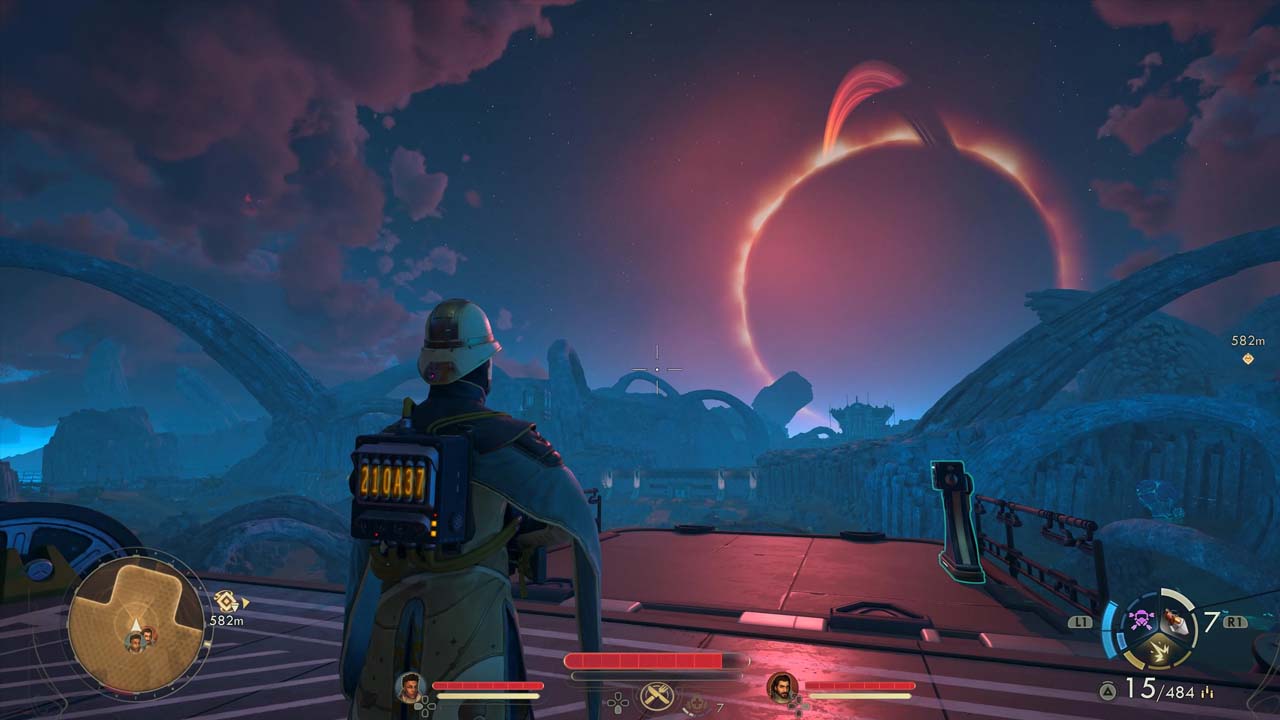Use the crossed fork and knife food item
Viewport: 1280px width, 720px height.
656,695
